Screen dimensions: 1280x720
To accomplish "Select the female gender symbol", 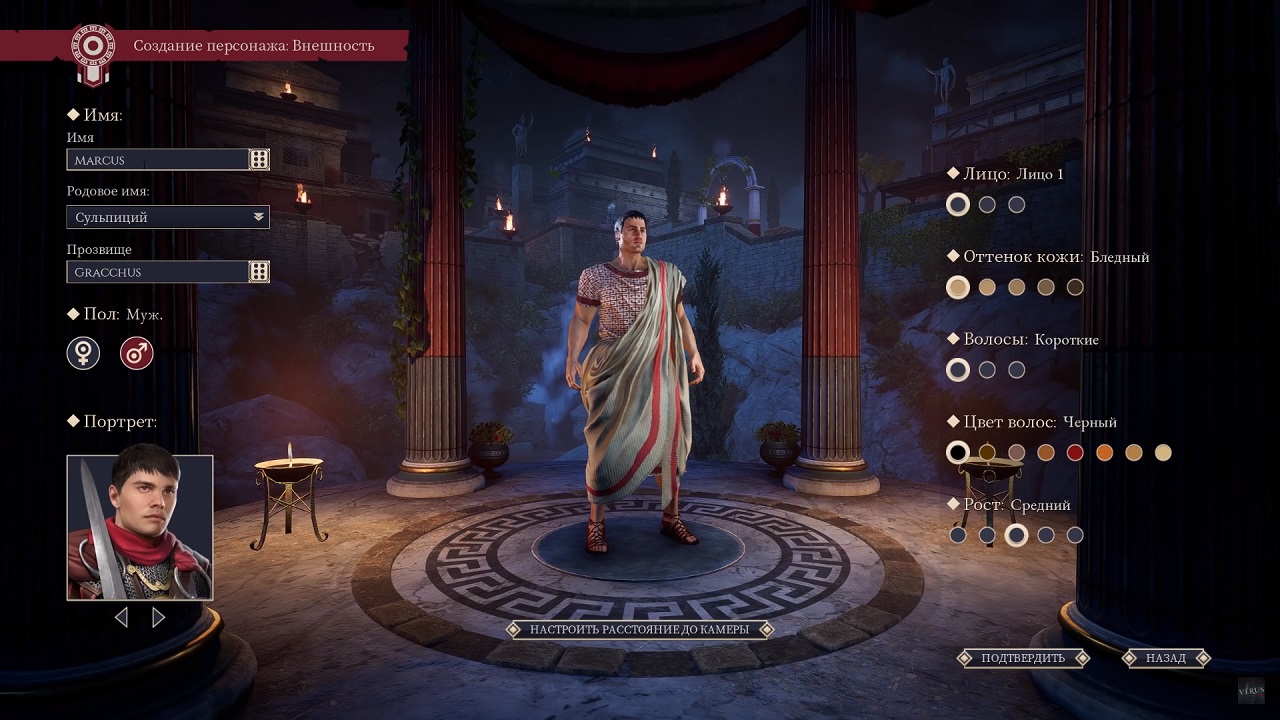I will (x=83, y=353).
